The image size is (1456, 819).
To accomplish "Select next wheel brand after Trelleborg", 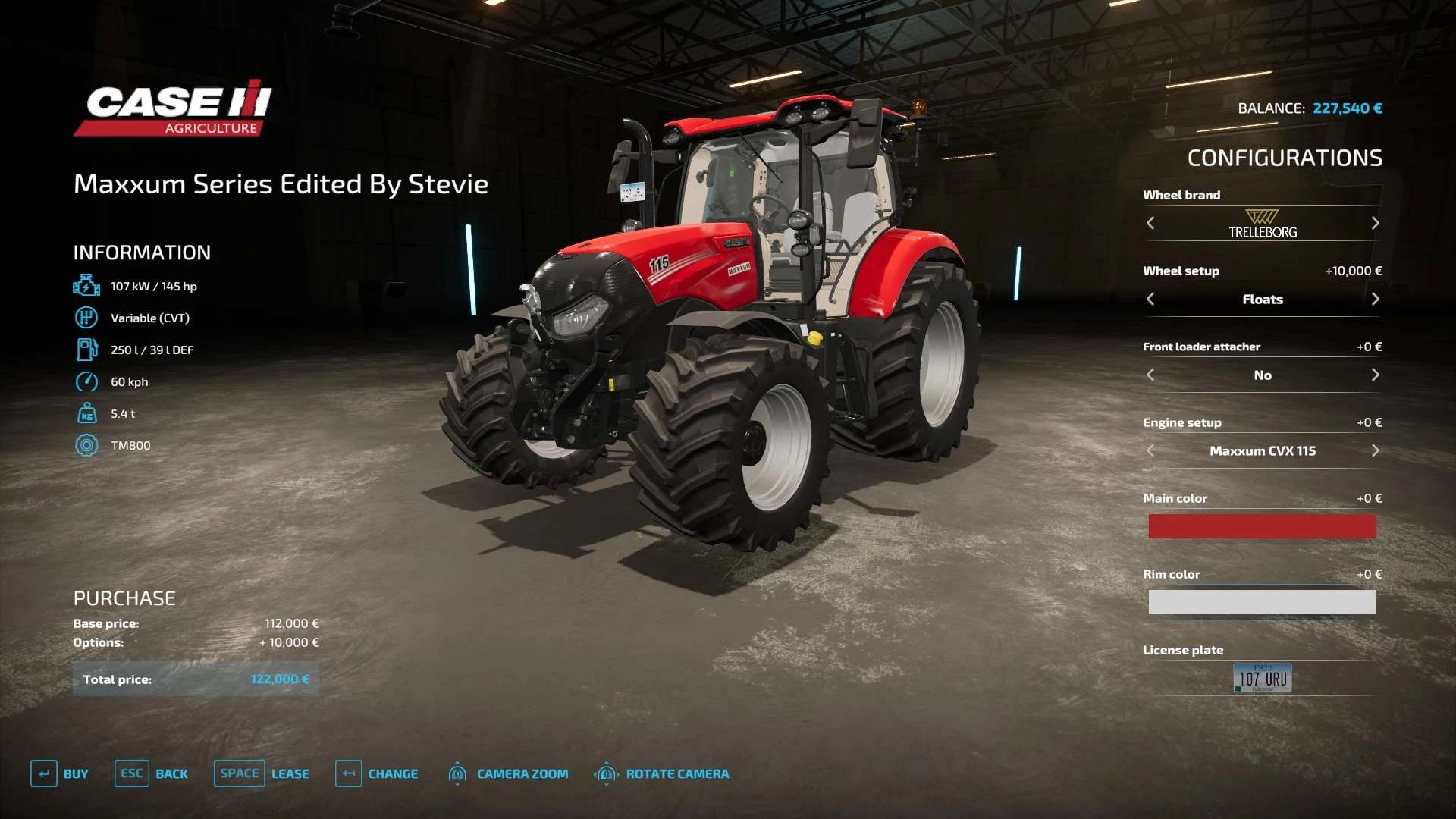I will 1375,223.
